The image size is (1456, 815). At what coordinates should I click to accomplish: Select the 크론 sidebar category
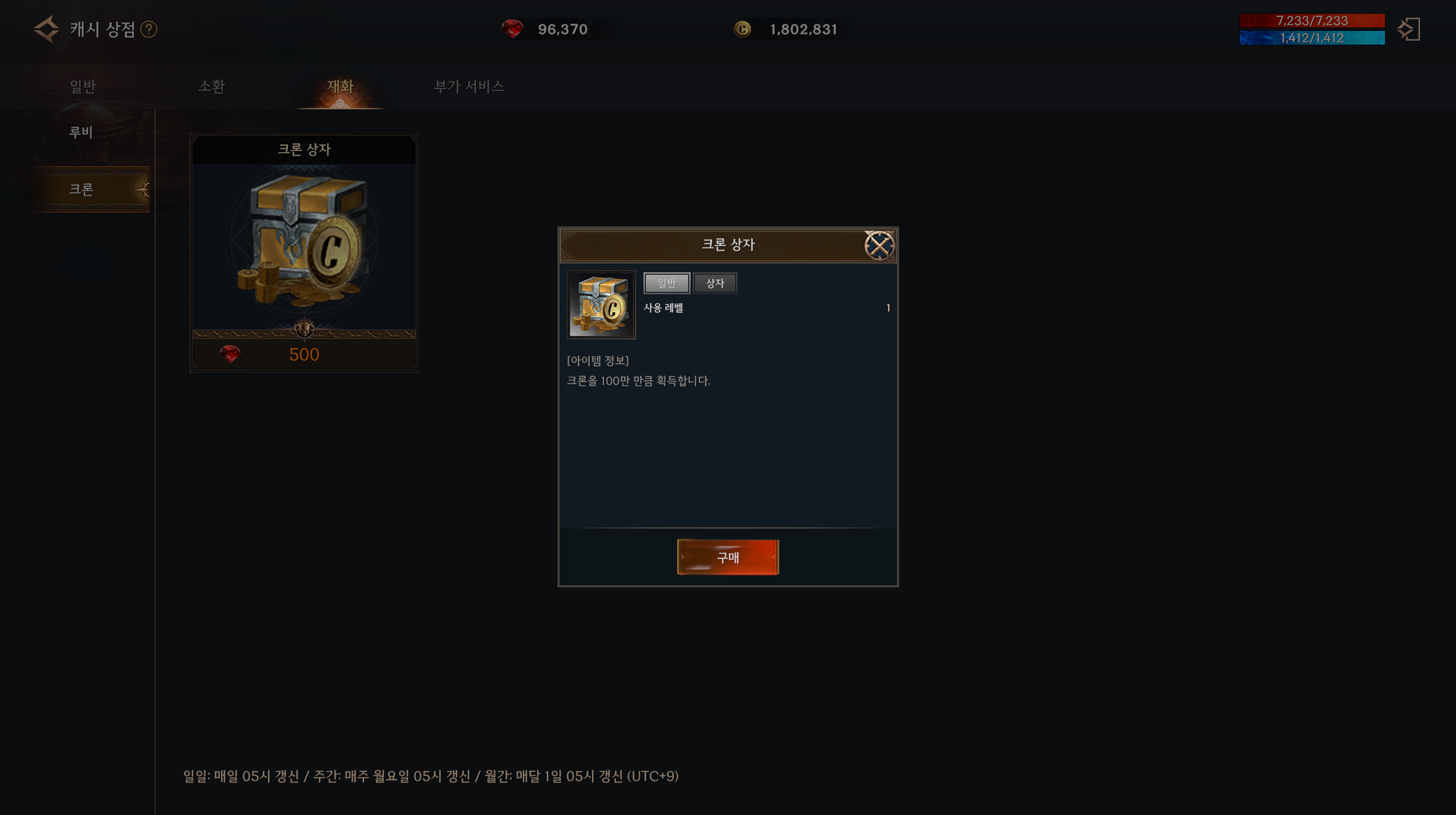[81, 189]
